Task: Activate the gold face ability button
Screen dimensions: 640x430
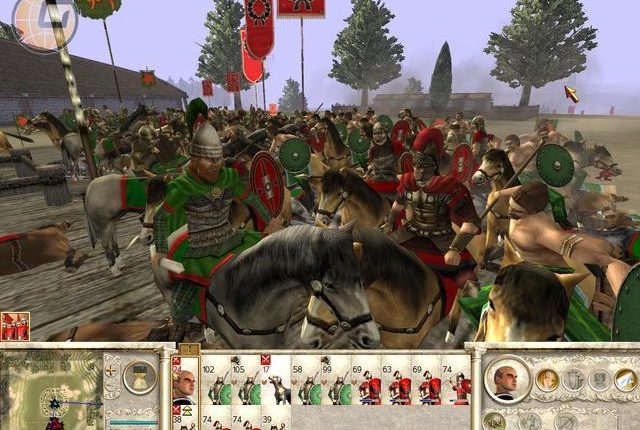Action: coord(547,379)
